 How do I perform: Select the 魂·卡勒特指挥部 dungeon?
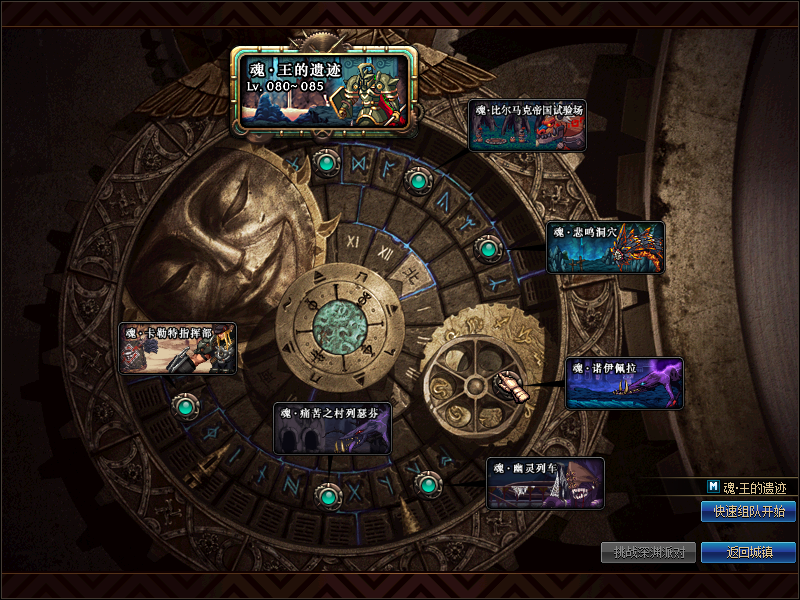pyautogui.click(x=177, y=348)
